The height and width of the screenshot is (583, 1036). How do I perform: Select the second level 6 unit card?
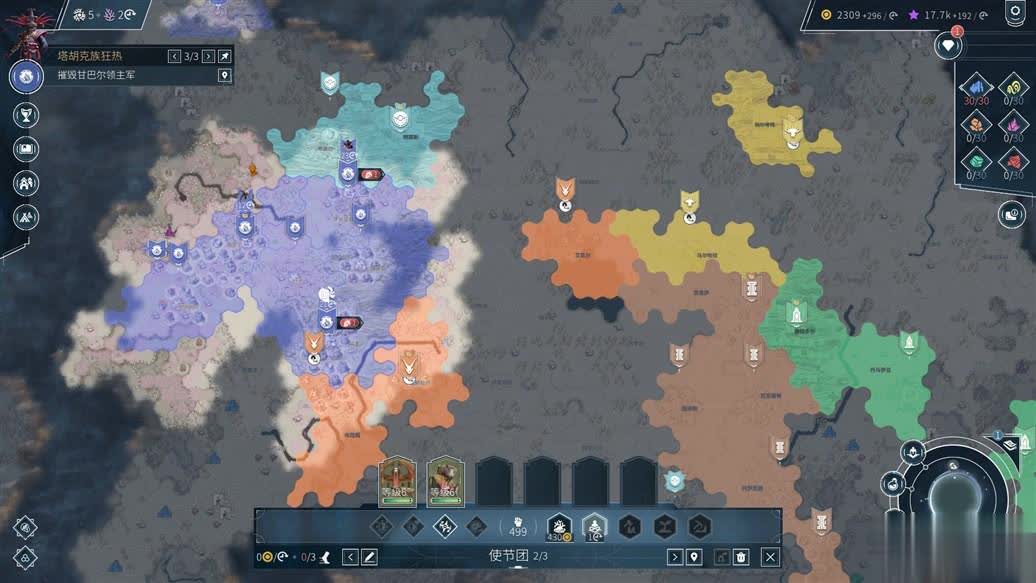point(445,481)
